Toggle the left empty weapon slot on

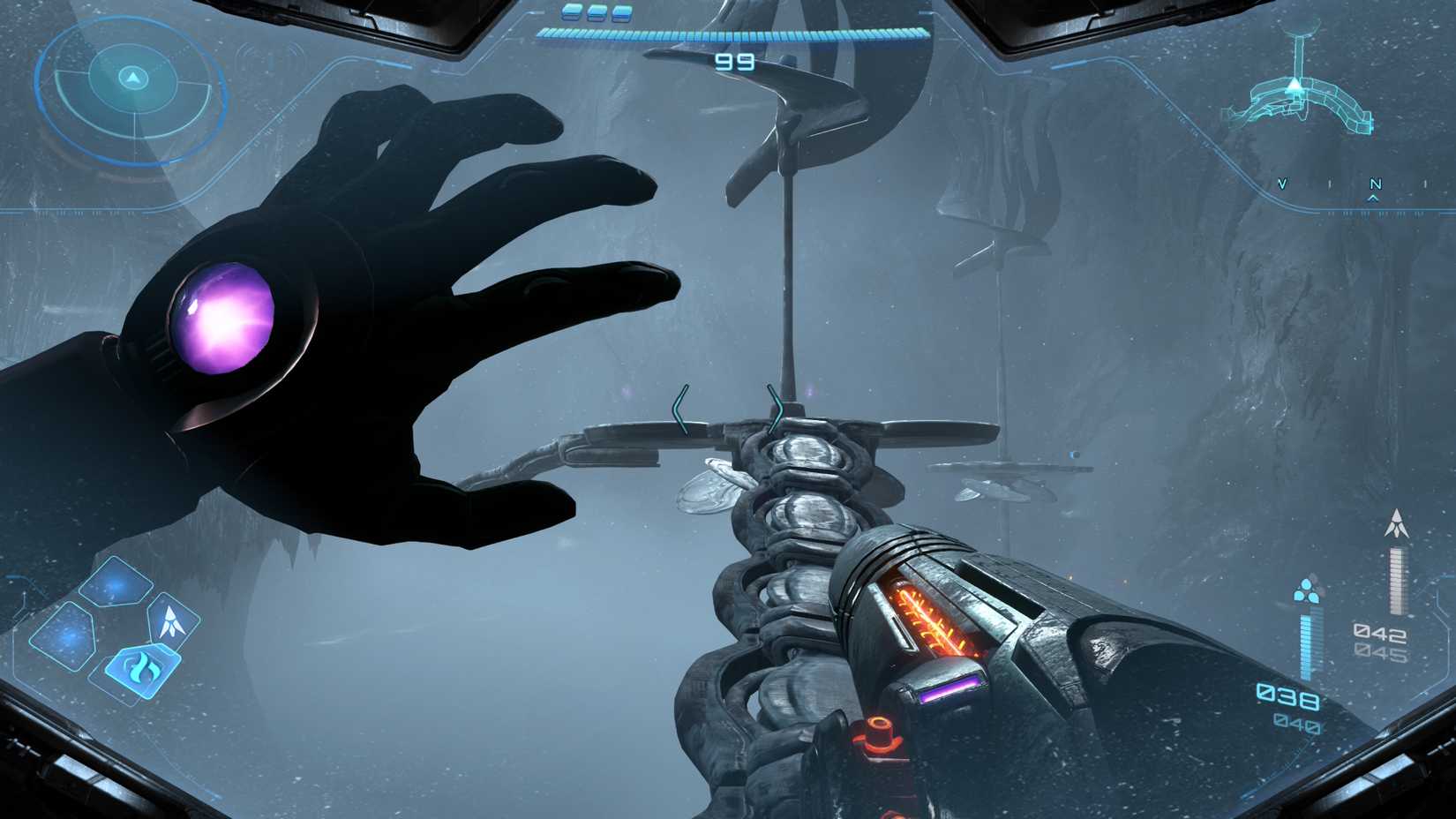tap(66, 636)
